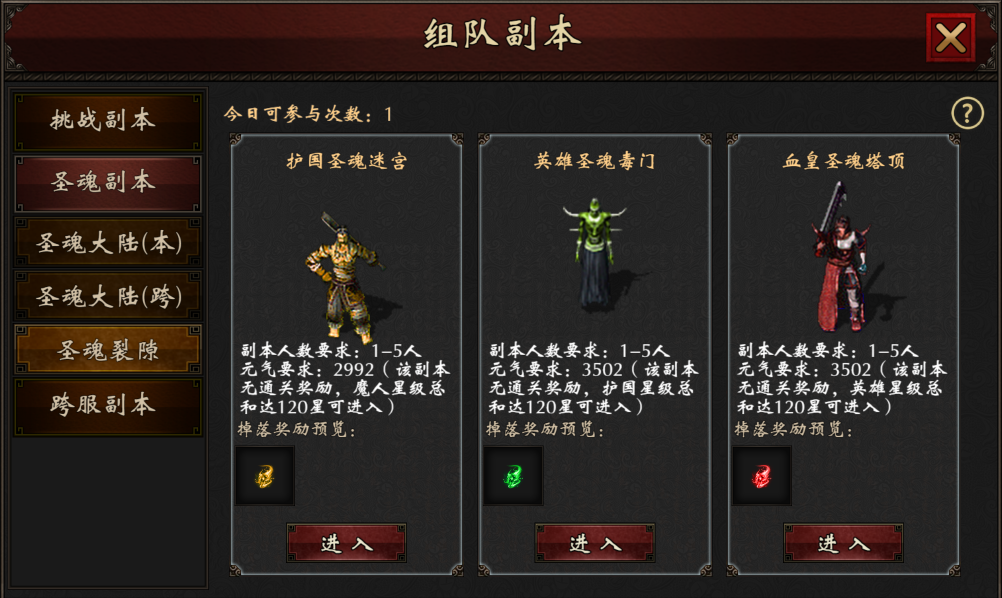The image size is (1002, 598).
Task: Switch to the 挑战副本 tab
Action: (x=106, y=121)
